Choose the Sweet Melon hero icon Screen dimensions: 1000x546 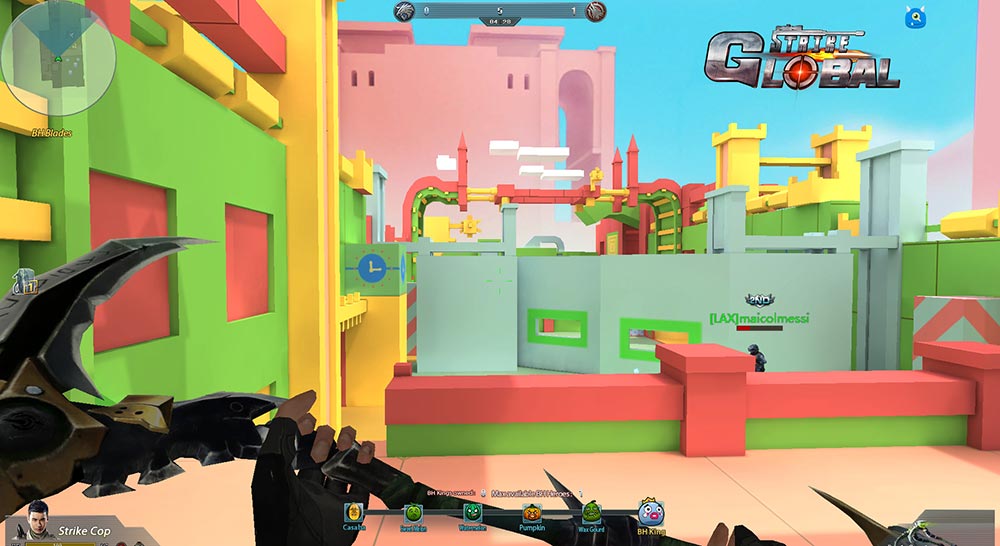413,513
